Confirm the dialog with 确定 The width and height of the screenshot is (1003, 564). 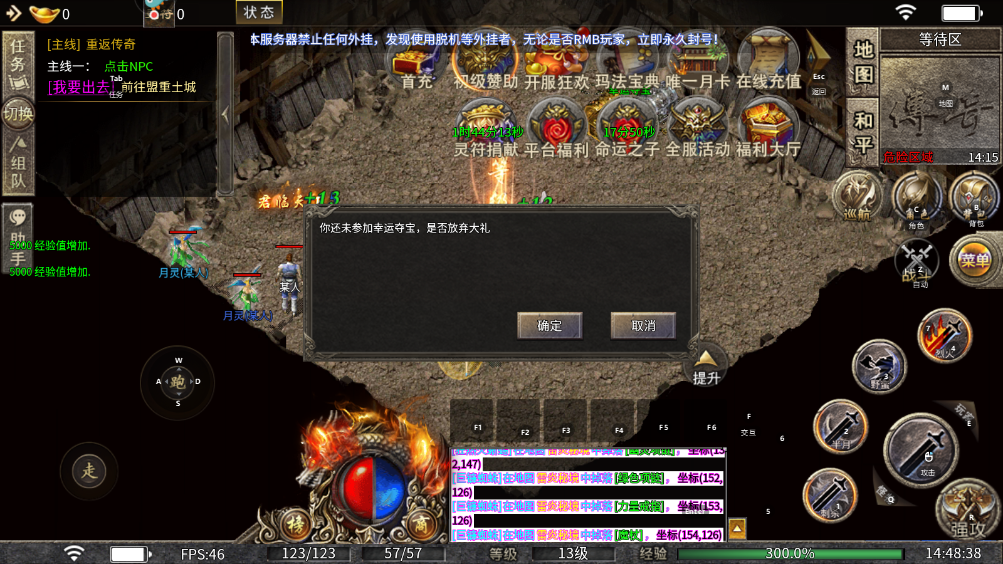coord(549,325)
